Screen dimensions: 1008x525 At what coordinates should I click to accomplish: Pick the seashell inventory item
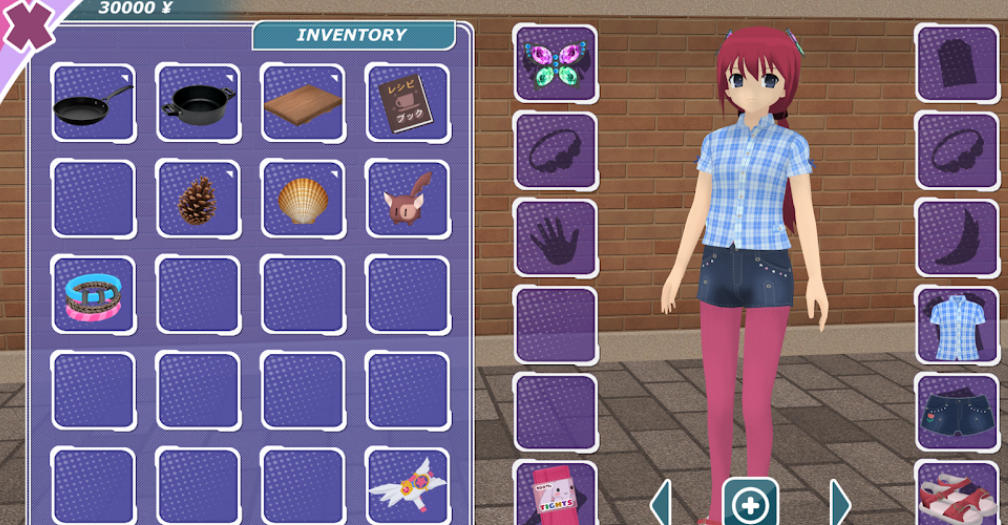303,199
